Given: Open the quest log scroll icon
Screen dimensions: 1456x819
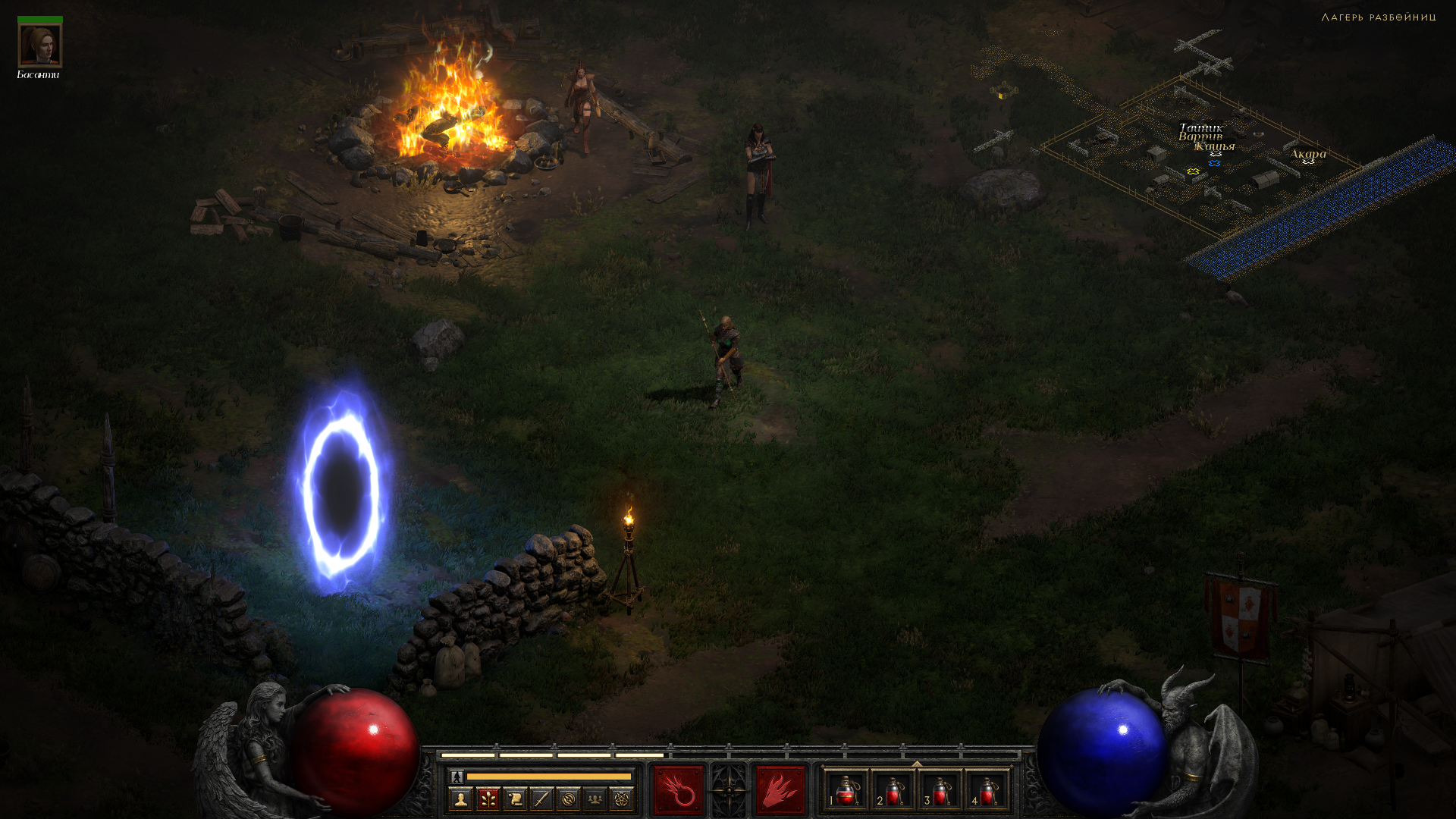Looking at the screenshot, I should click(x=515, y=799).
